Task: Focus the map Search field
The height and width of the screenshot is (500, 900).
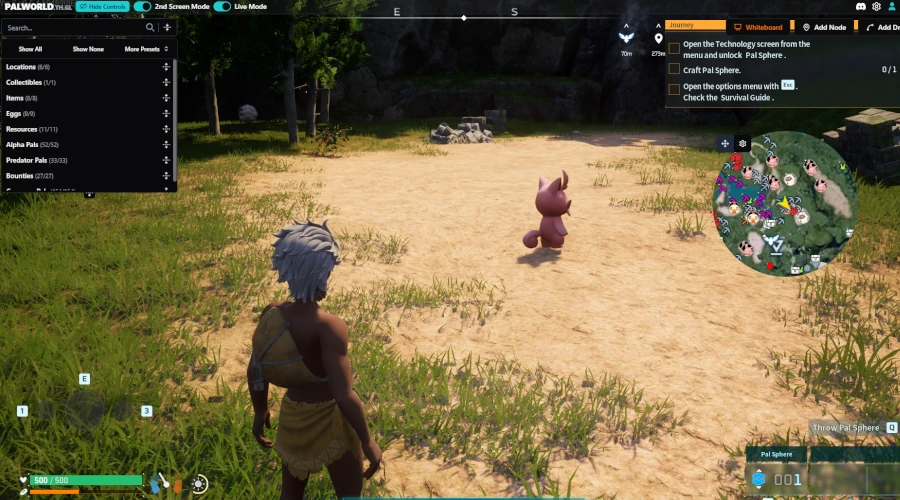Action: [x=72, y=28]
